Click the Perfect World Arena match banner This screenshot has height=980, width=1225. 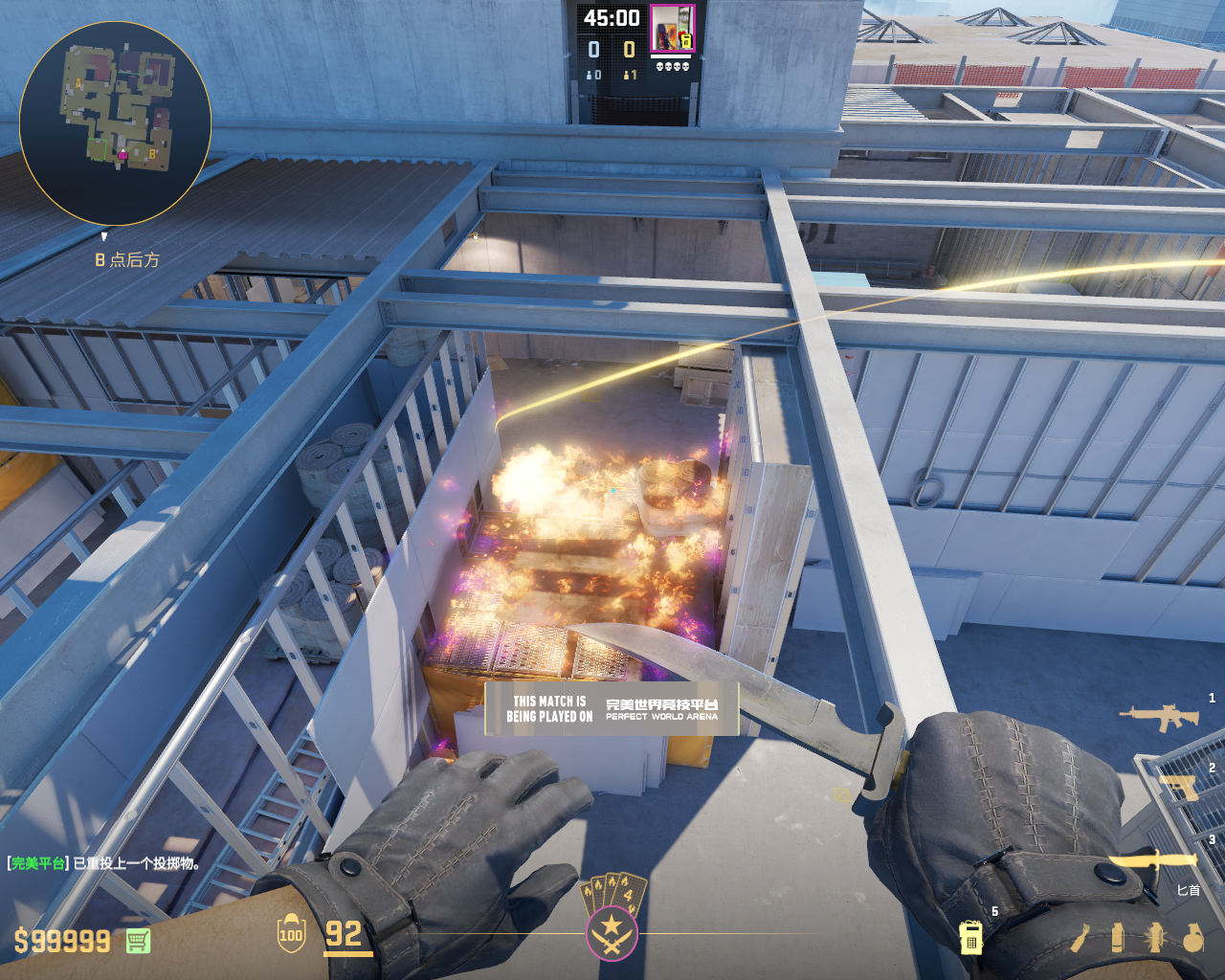(x=612, y=708)
